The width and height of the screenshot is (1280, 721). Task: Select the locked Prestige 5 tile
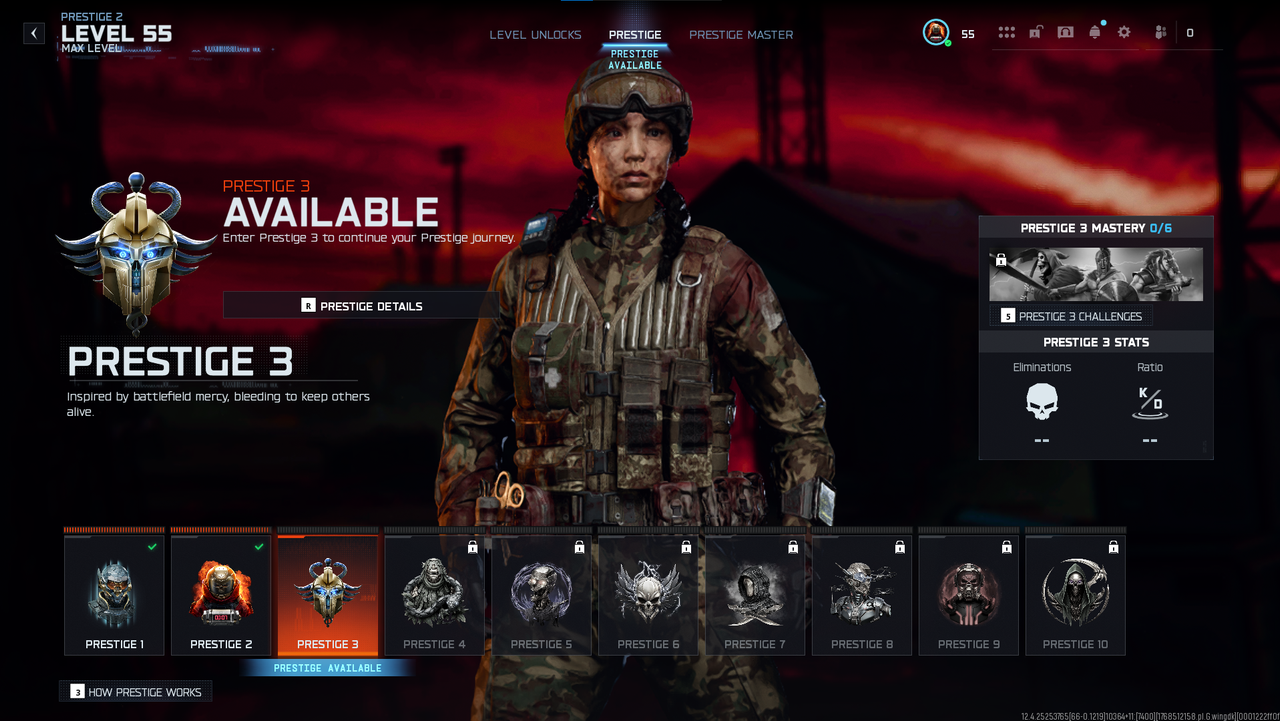542,595
